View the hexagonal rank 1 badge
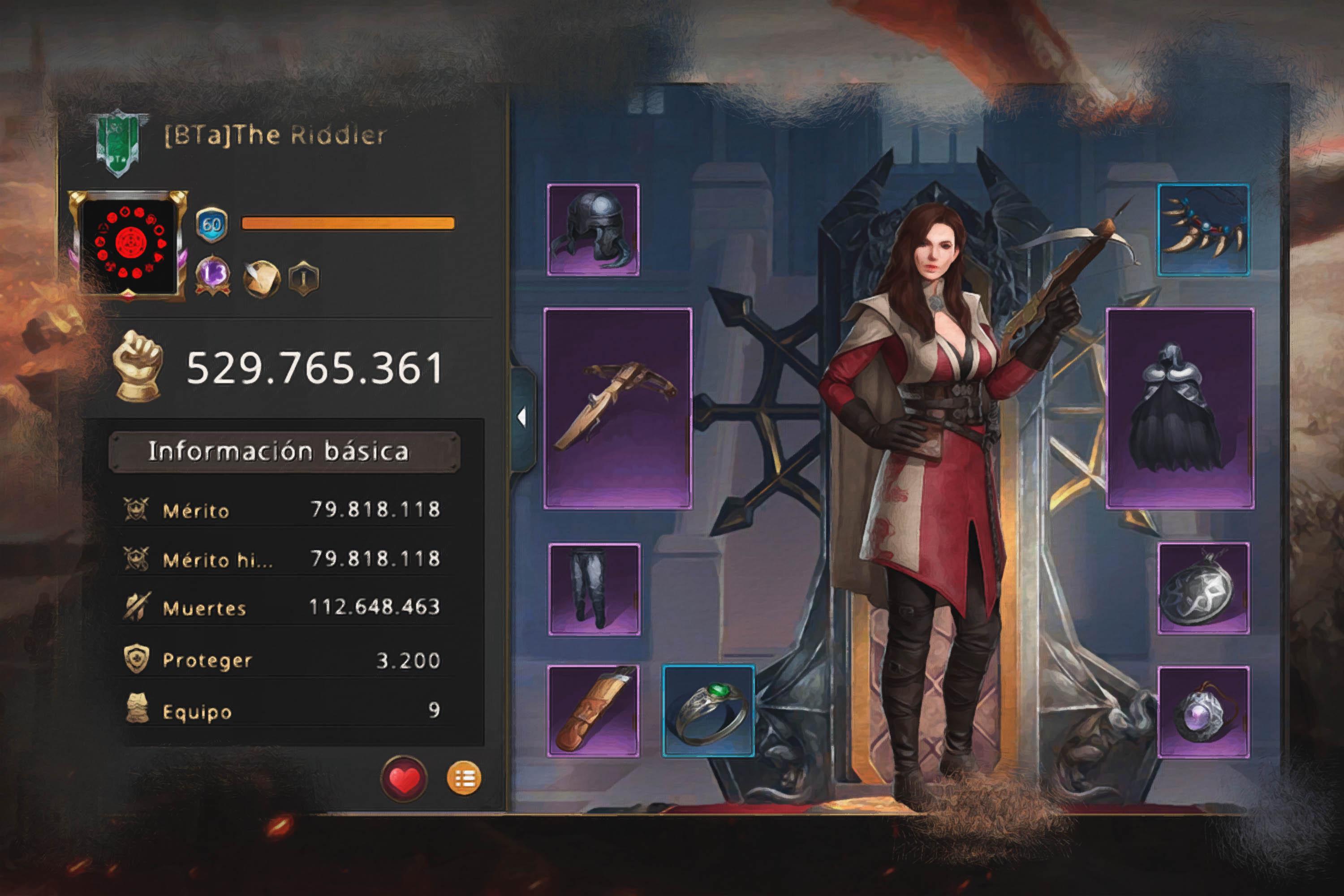The height and width of the screenshot is (896, 1344). click(x=304, y=278)
